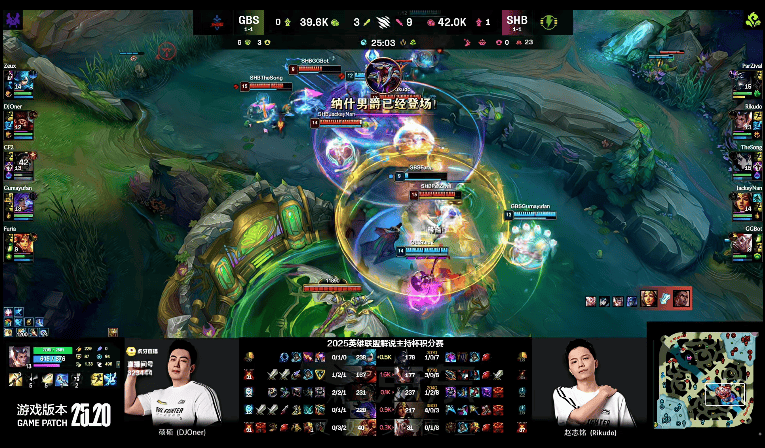The image size is (765, 448).
Task: Click the red-highlighted kill feed entry
Action: coord(670,298)
